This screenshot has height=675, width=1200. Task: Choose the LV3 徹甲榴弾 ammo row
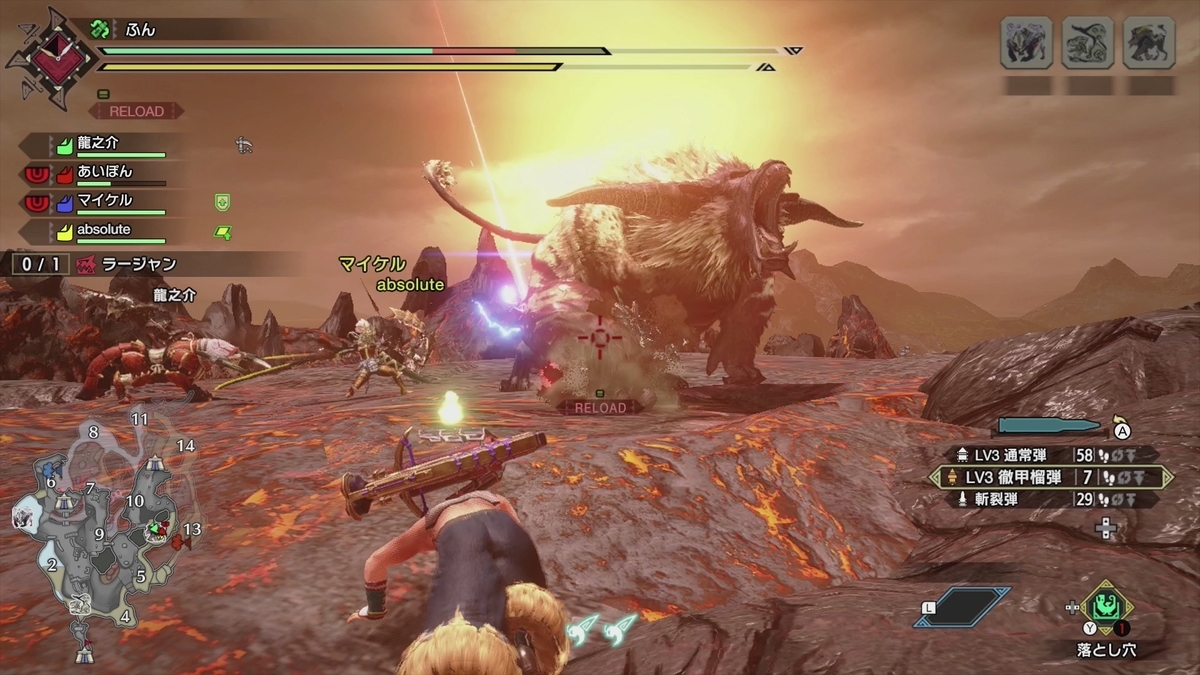(1049, 477)
